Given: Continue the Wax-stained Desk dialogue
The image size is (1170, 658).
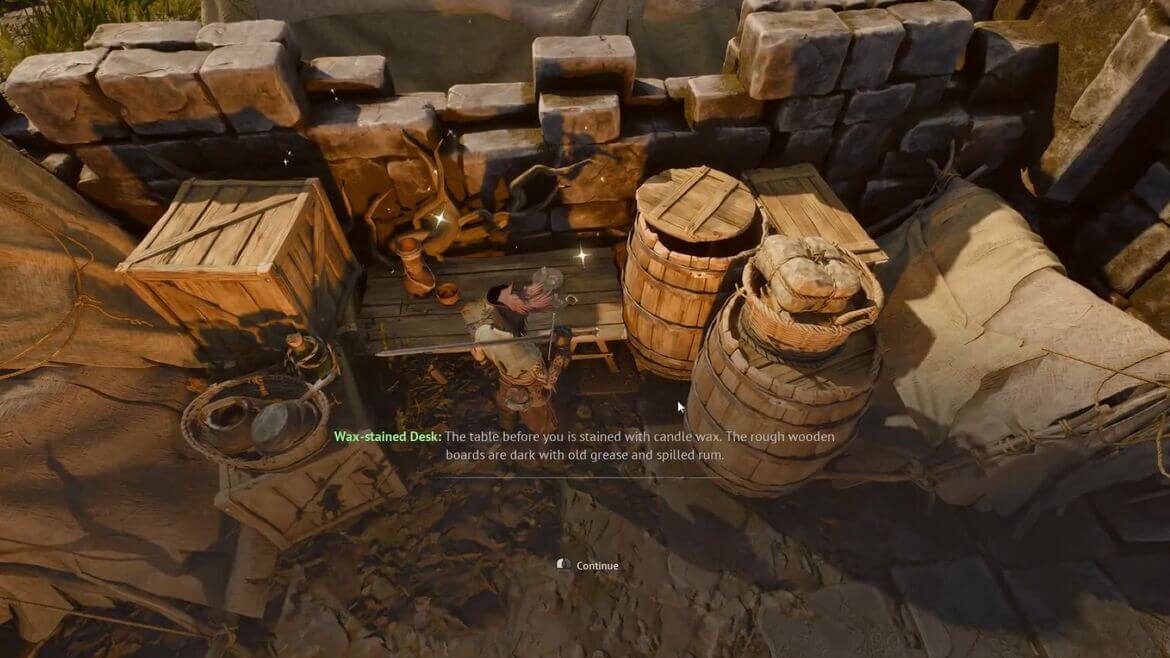Looking at the screenshot, I should [596, 566].
